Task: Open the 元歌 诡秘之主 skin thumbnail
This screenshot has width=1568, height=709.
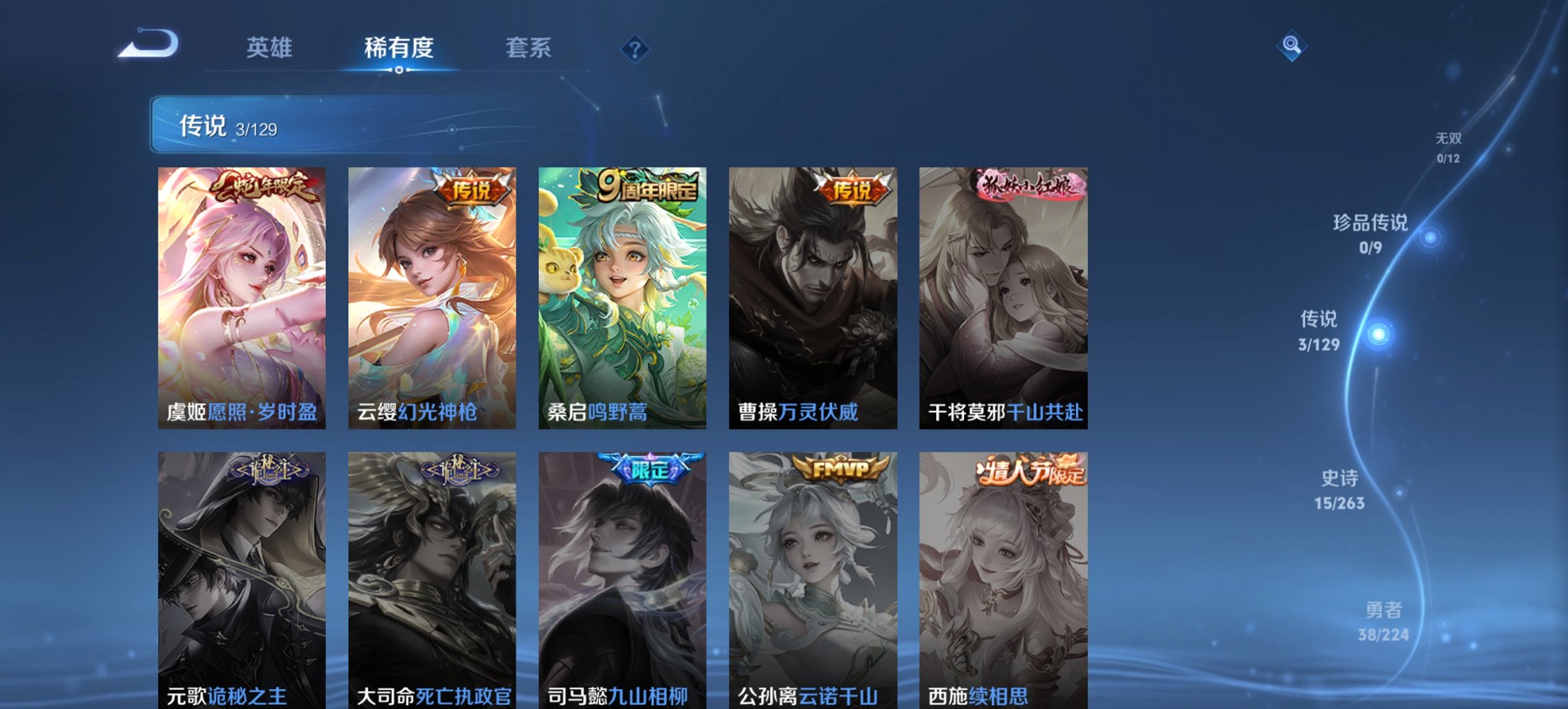Action: [x=240, y=574]
